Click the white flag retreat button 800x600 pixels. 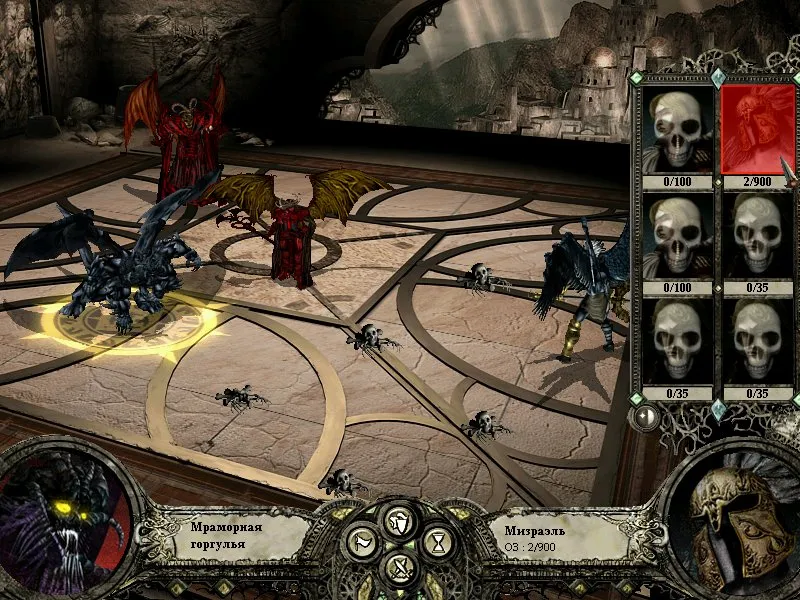click(x=360, y=543)
